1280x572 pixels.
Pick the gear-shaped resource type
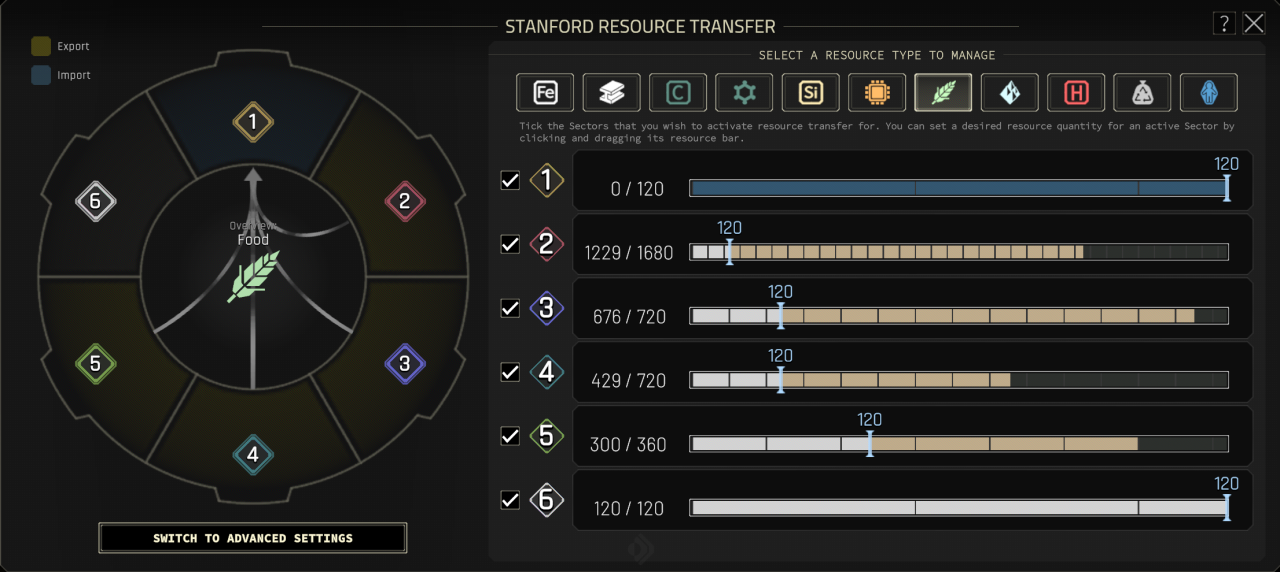(744, 93)
